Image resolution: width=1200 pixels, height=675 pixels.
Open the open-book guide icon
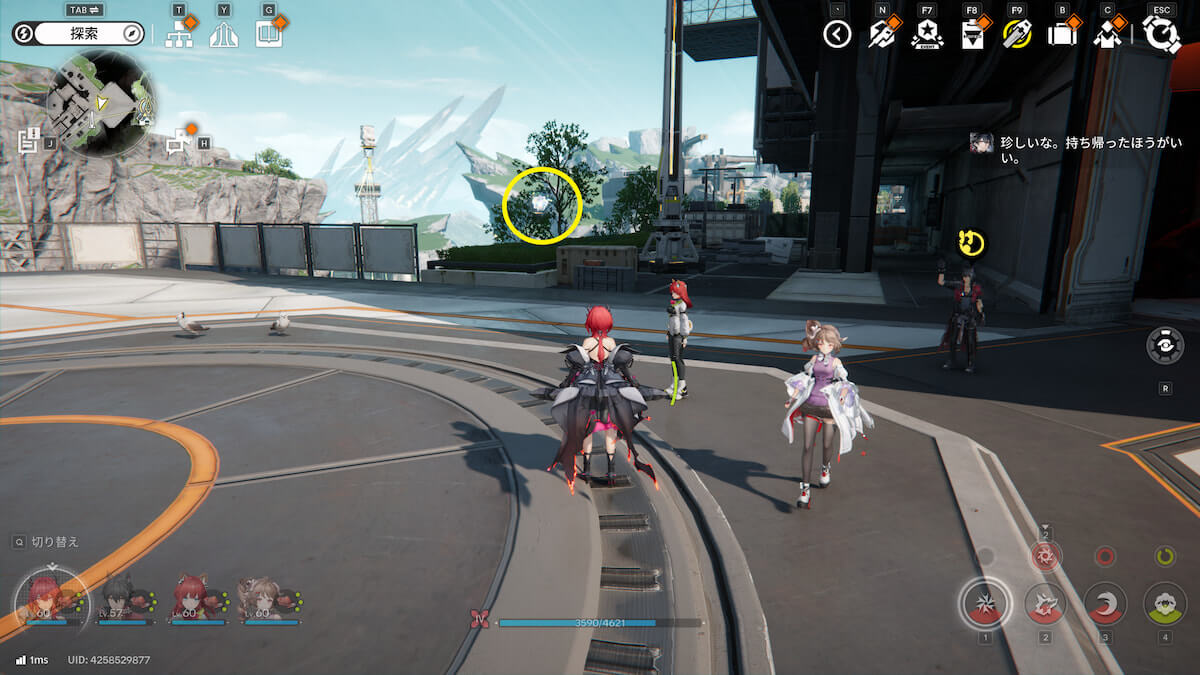point(268,35)
